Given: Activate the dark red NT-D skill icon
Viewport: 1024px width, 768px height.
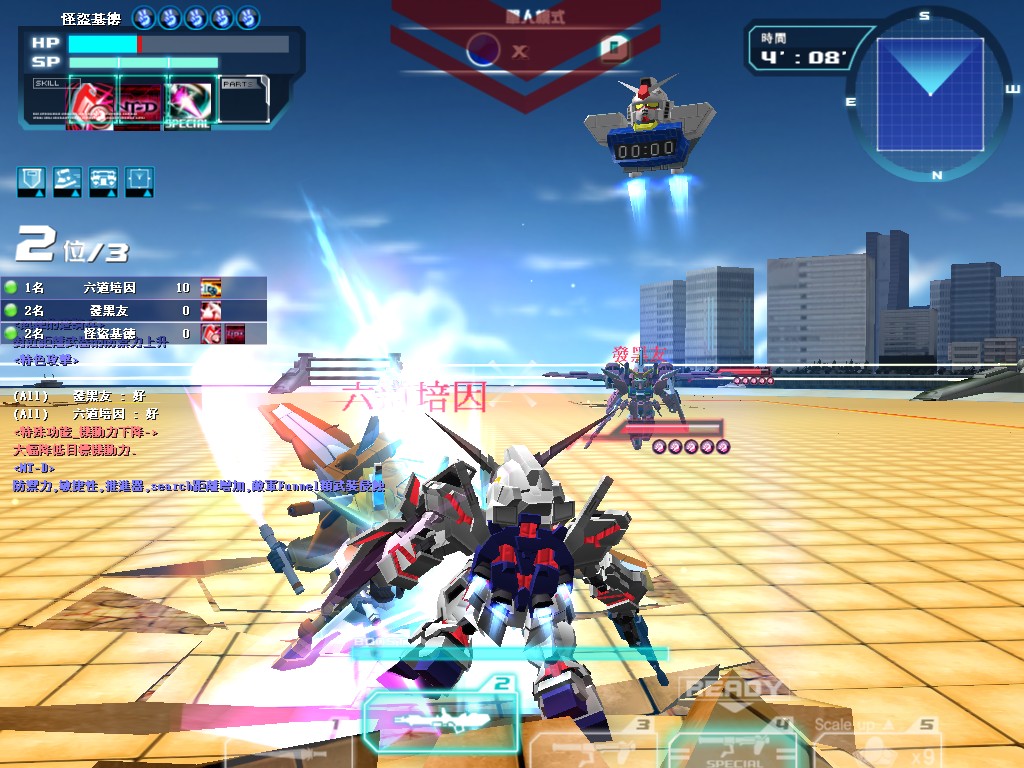Looking at the screenshot, I should (140, 102).
